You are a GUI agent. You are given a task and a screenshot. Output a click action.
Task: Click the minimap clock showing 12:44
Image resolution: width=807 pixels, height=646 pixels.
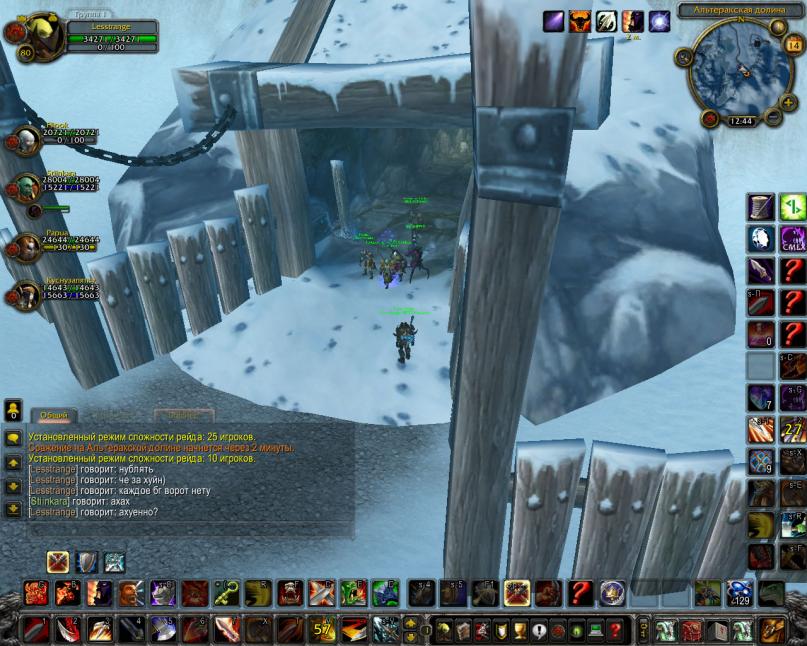(x=742, y=121)
